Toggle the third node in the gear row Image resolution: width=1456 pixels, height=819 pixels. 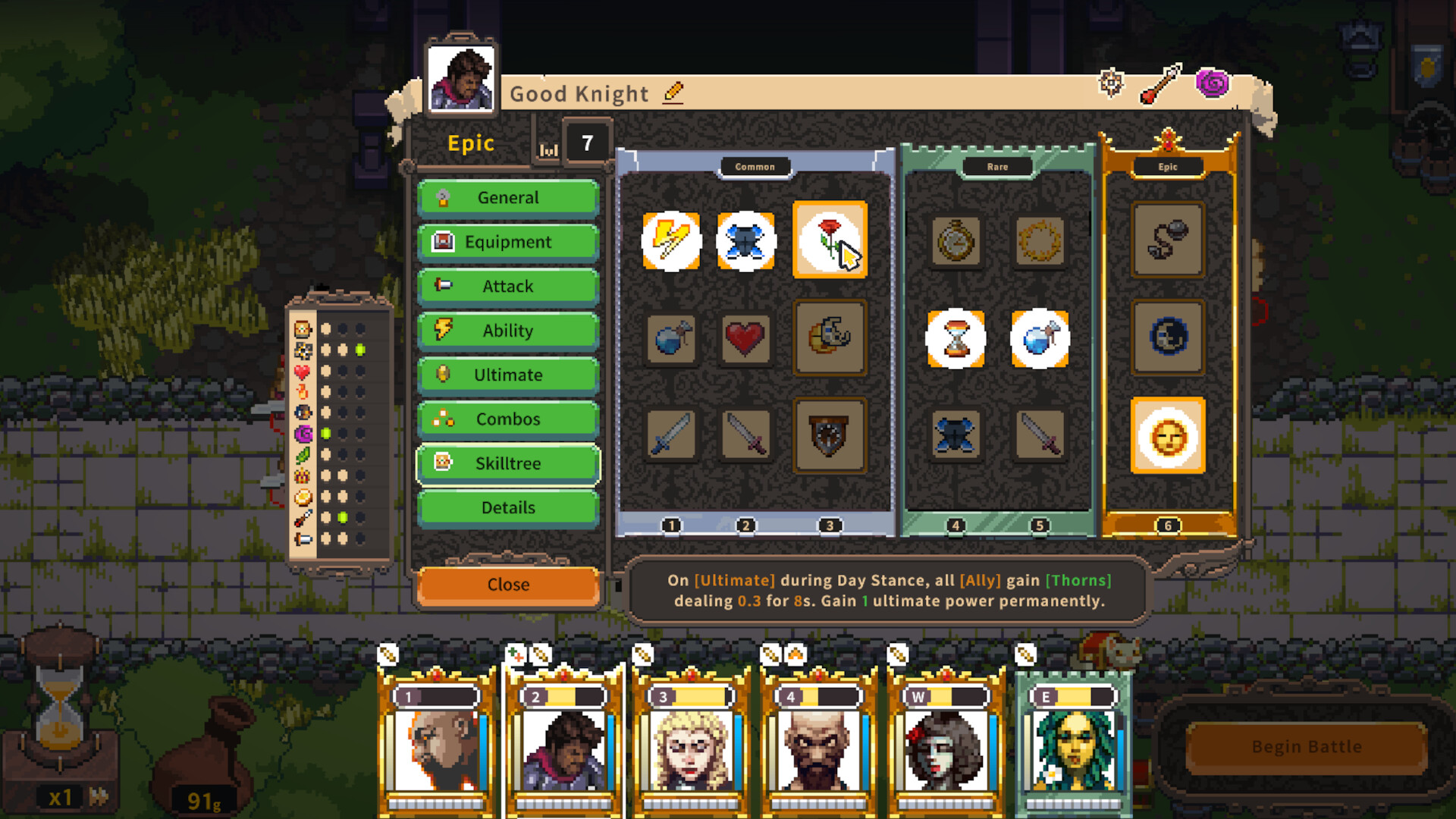pos(359,349)
